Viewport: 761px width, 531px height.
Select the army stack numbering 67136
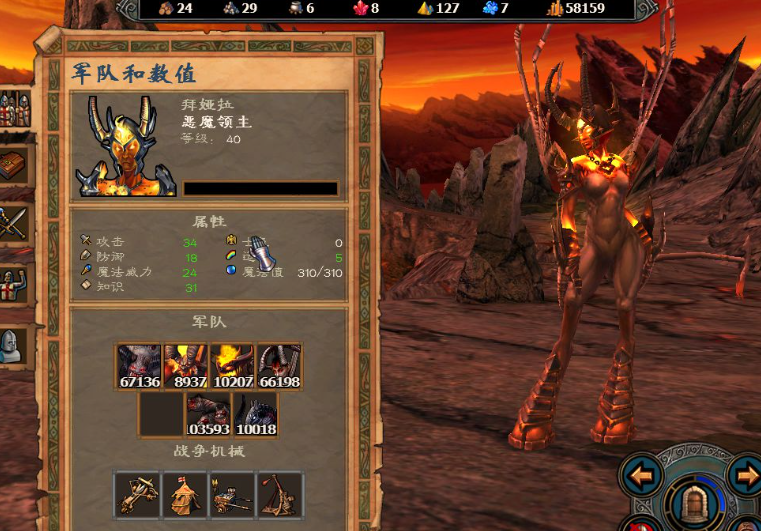(x=140, y=366)
